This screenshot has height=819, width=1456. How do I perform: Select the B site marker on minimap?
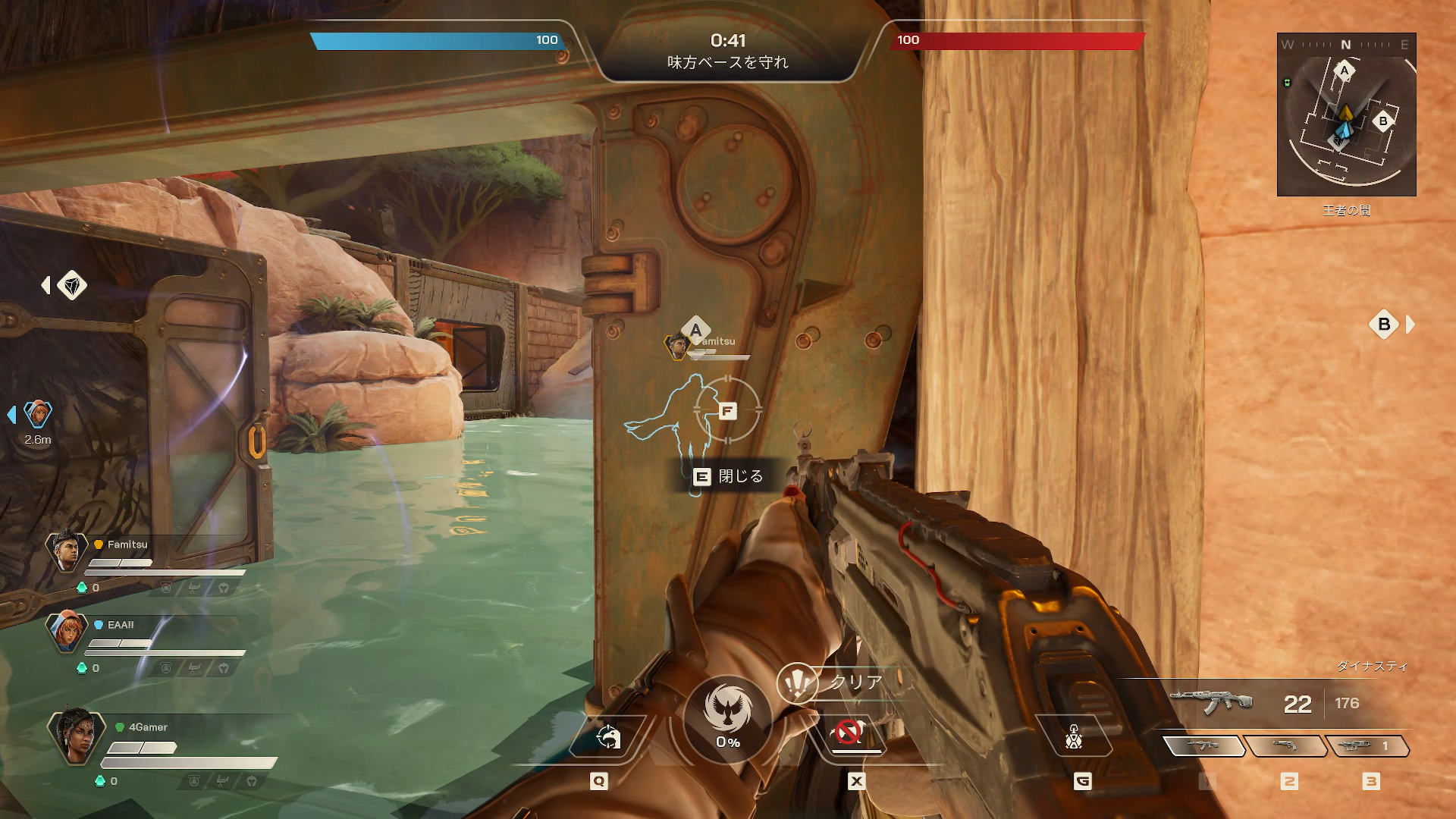point(1383,121)
